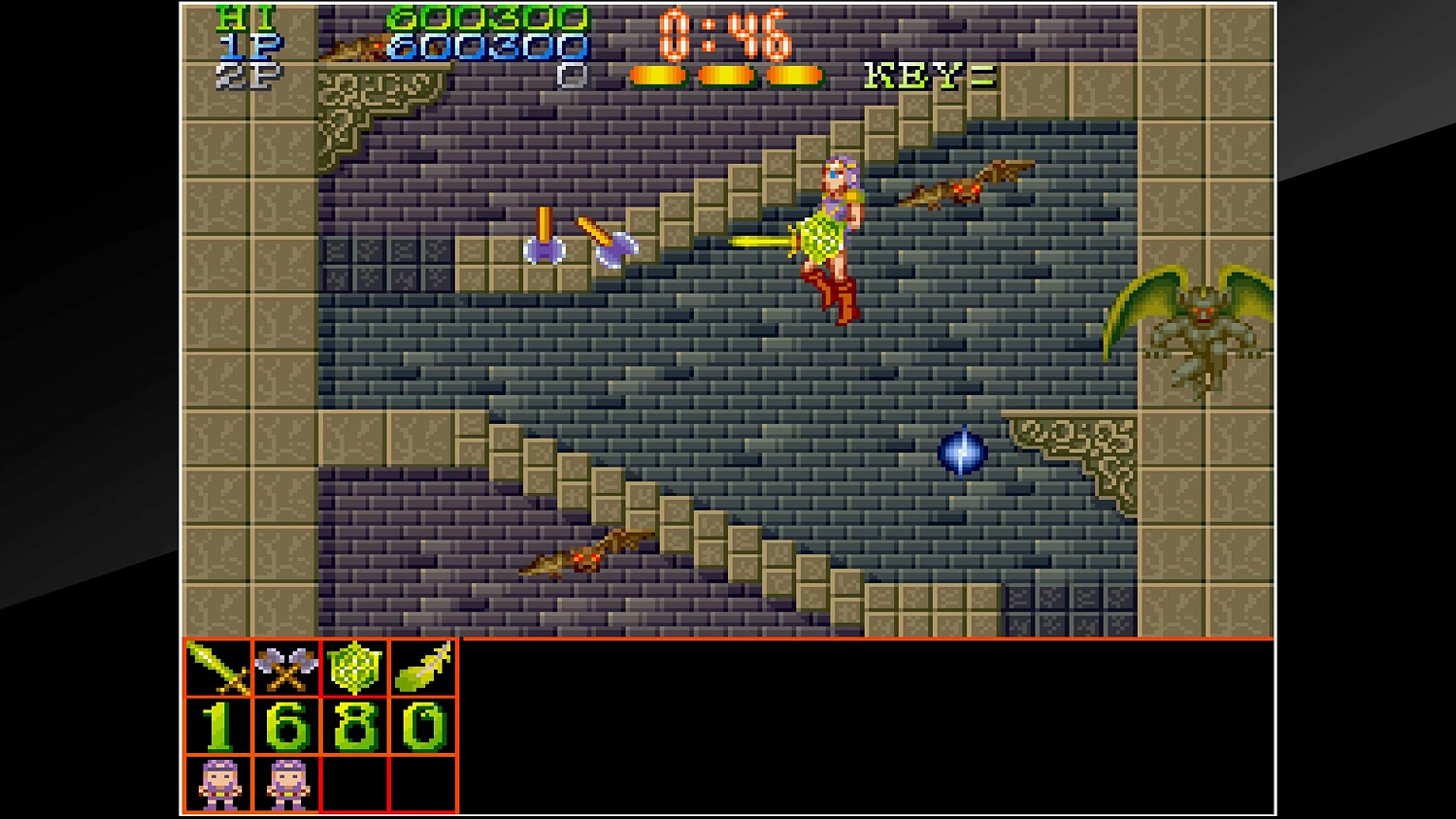The width and height of the screenshot is (1456, 819).
Task: Click the glowing blue orb pickup
Action: [962, 452]
